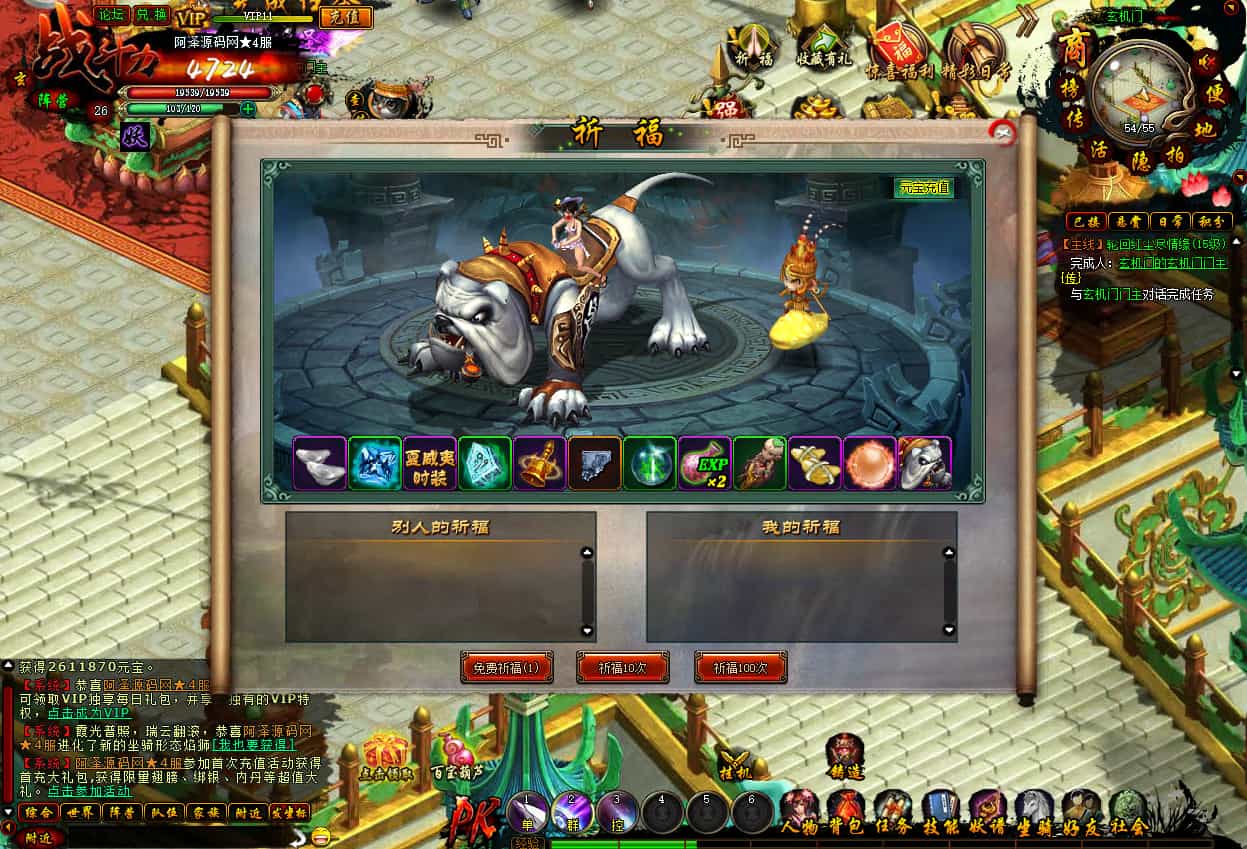The height and width of the screenshot is (849, 1247).
Task: Show the 技能 skills book icon
Action: 940,806
